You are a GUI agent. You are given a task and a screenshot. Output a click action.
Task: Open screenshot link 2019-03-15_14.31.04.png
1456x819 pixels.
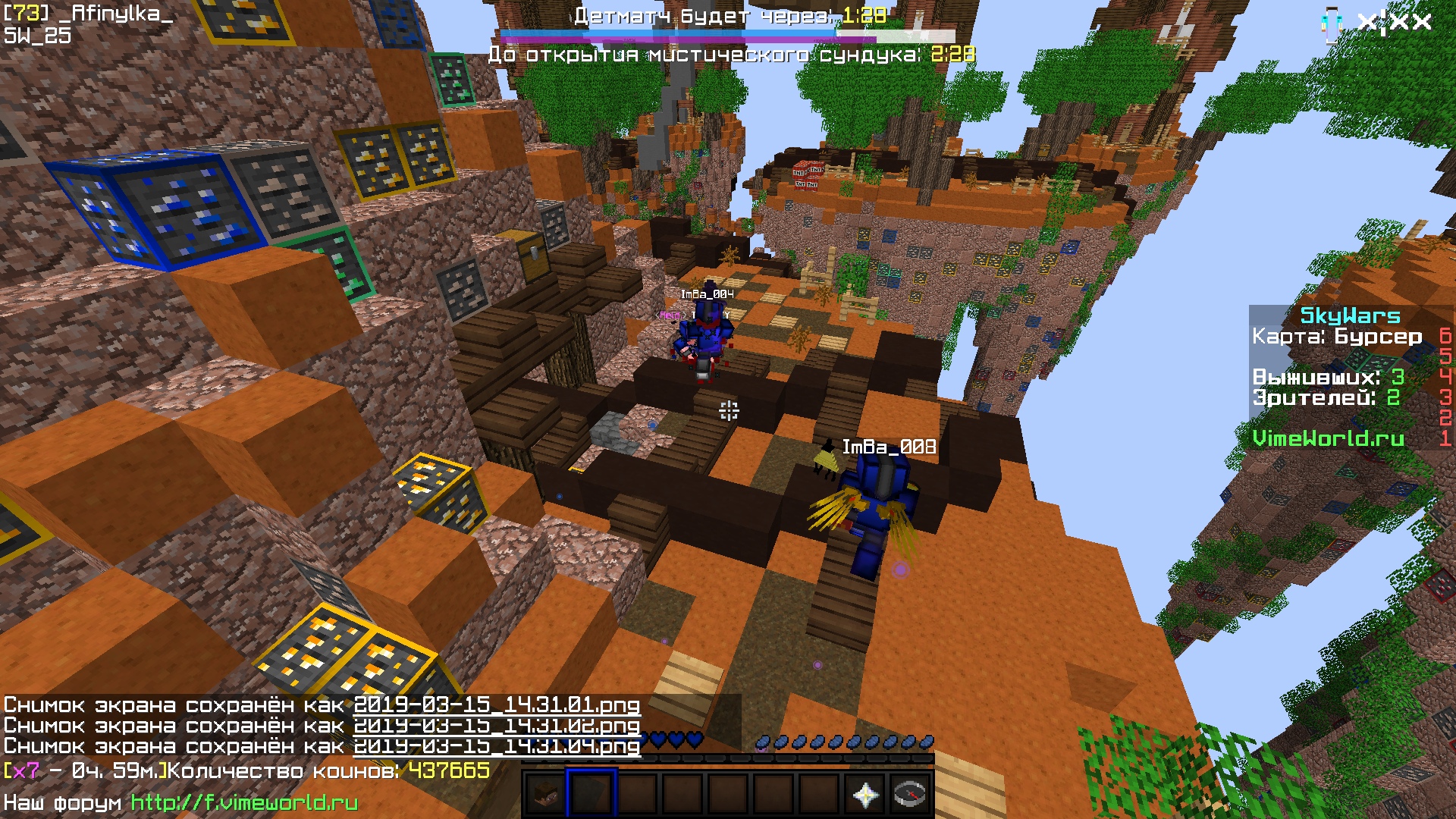(497, 747)
